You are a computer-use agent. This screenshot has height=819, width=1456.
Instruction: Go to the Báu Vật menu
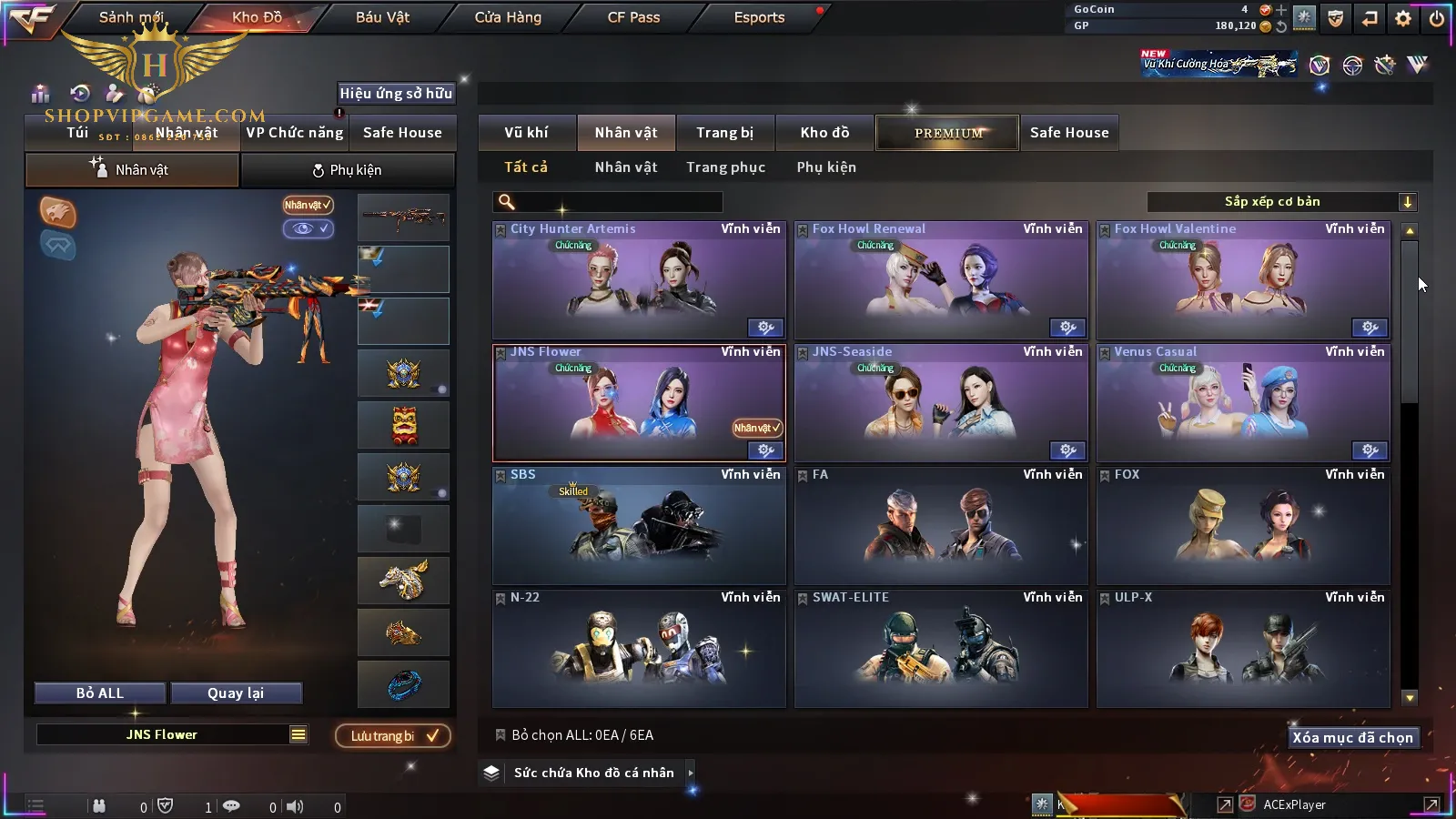[x=382, y=17]
